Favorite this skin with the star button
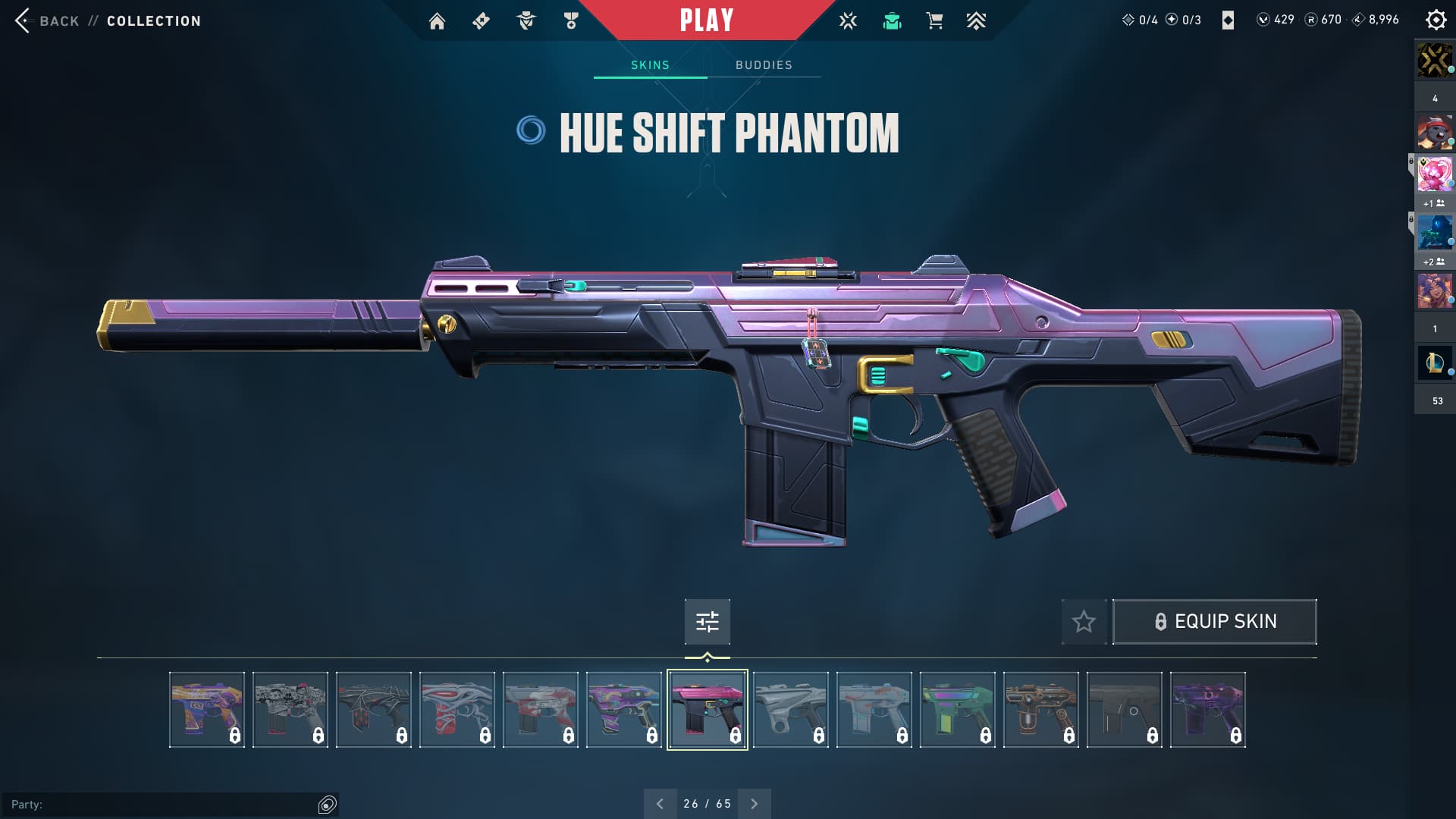 (1084, 622)
